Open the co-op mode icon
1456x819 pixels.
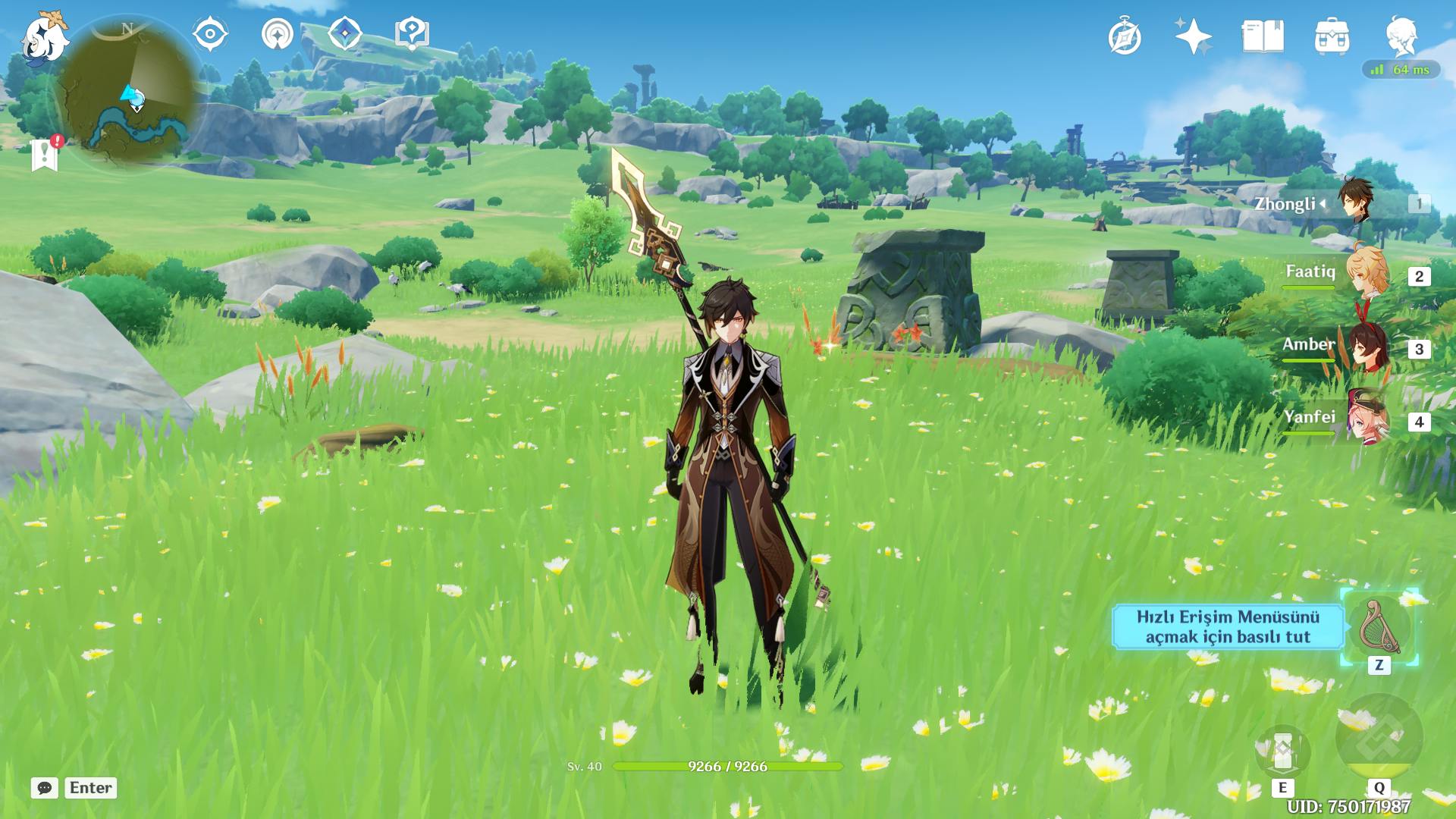tap(277, 35)
